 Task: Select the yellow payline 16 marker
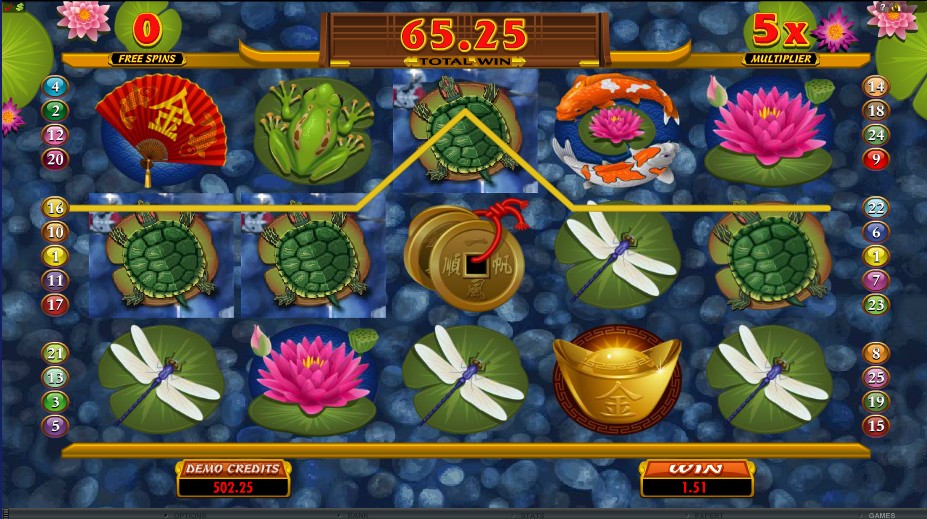pos(54,208)
